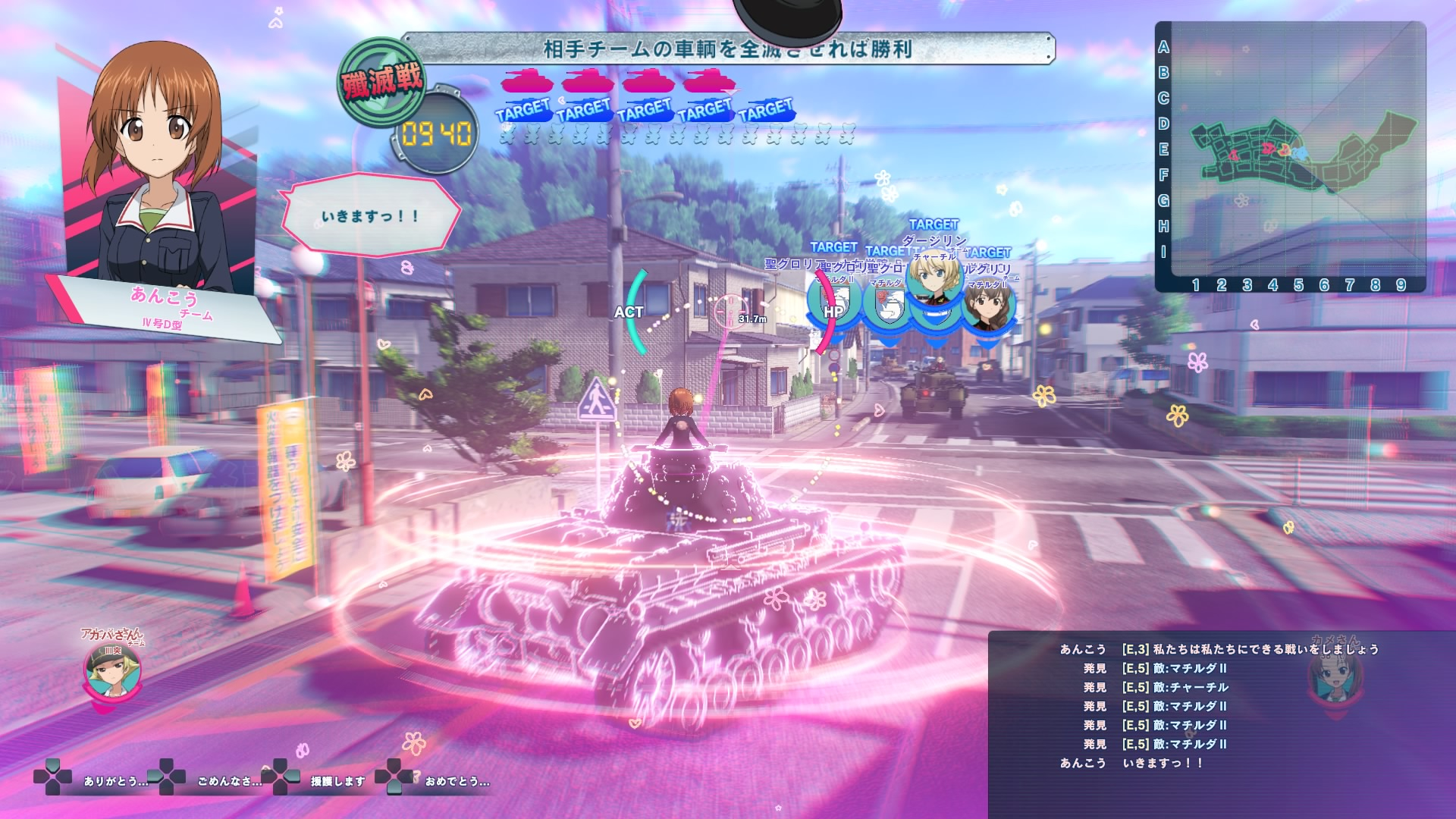Target Darjeeling's Churchill enemy marker

point(934,284)
